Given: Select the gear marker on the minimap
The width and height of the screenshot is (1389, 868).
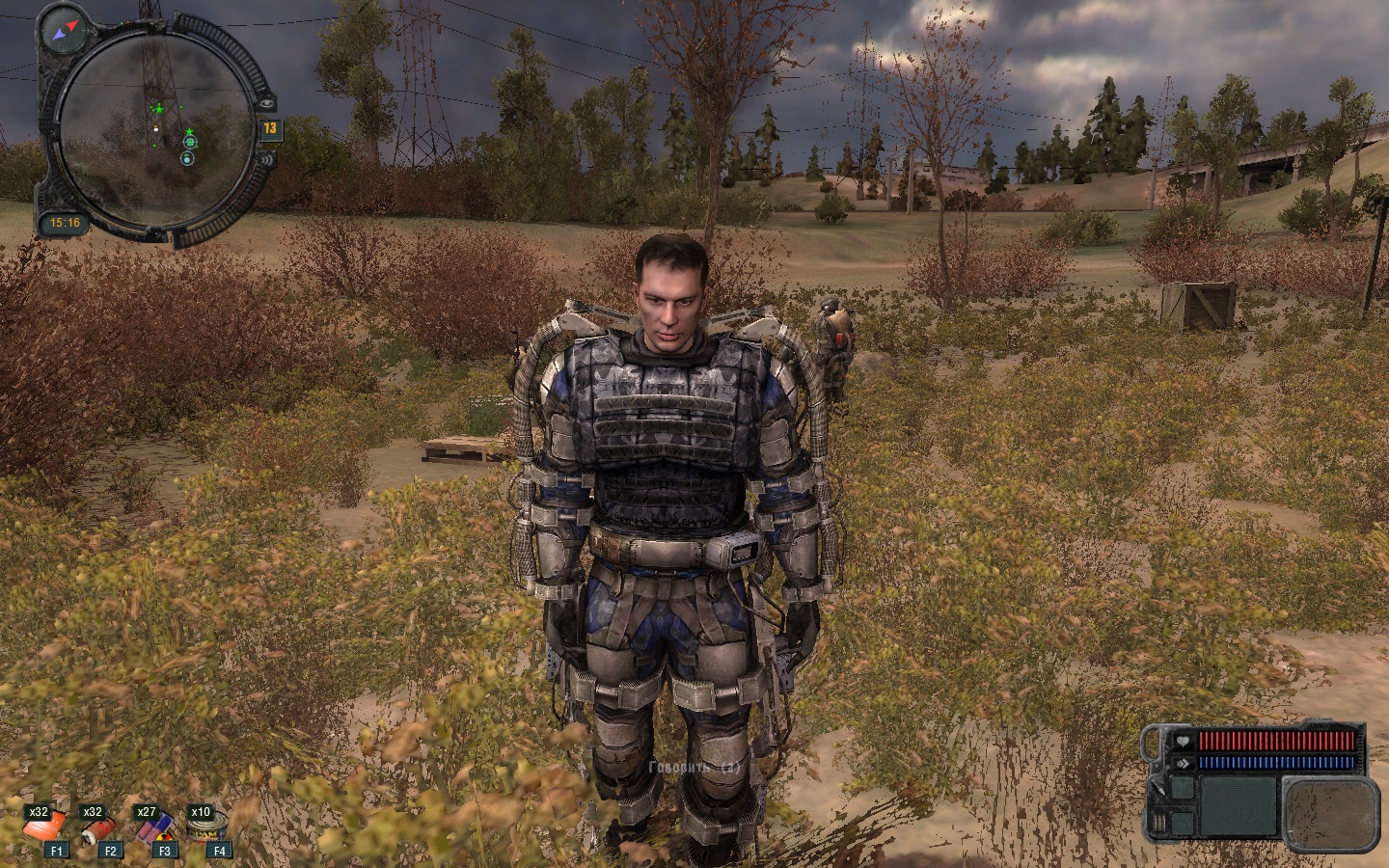Looking at the screenshot, I should pos(189,143).
